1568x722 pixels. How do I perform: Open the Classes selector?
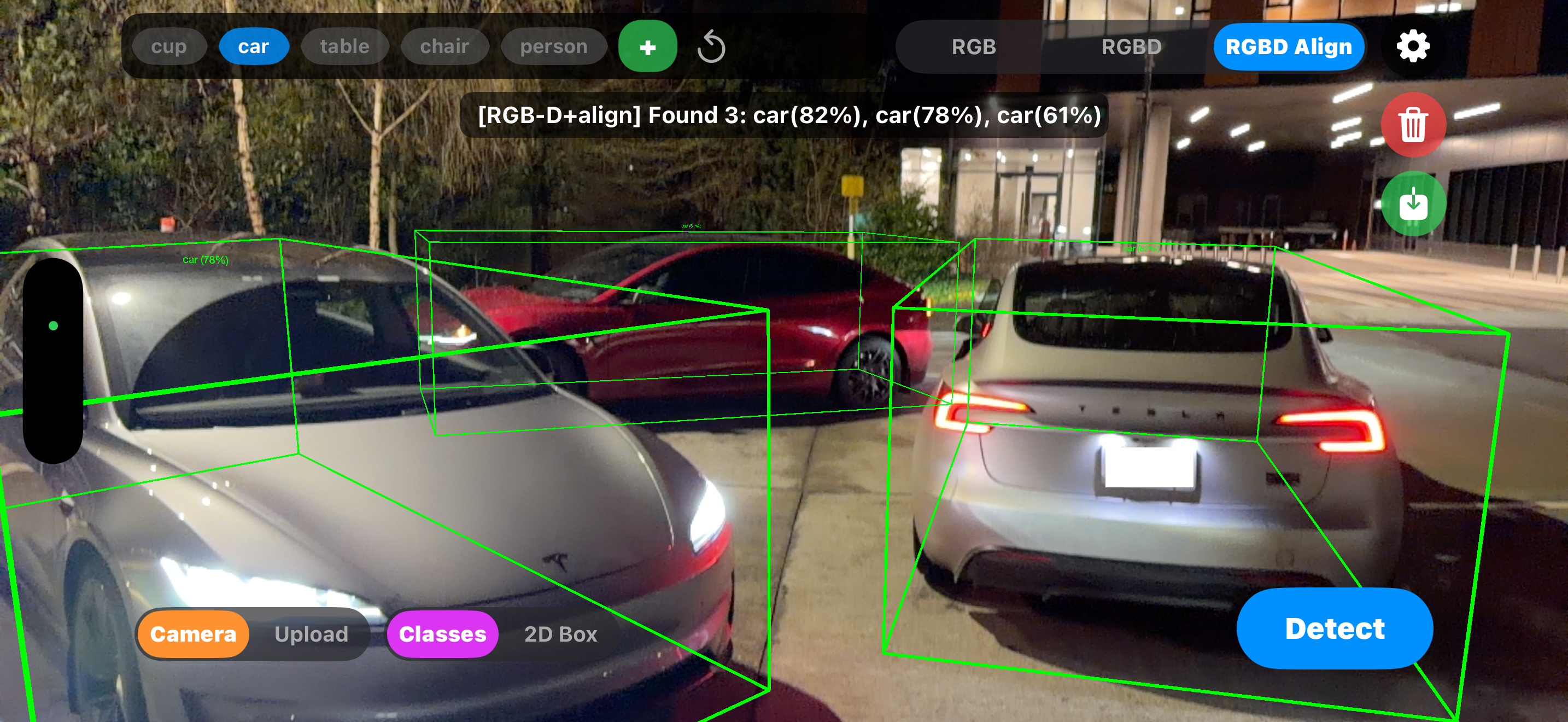coord(442,634)
